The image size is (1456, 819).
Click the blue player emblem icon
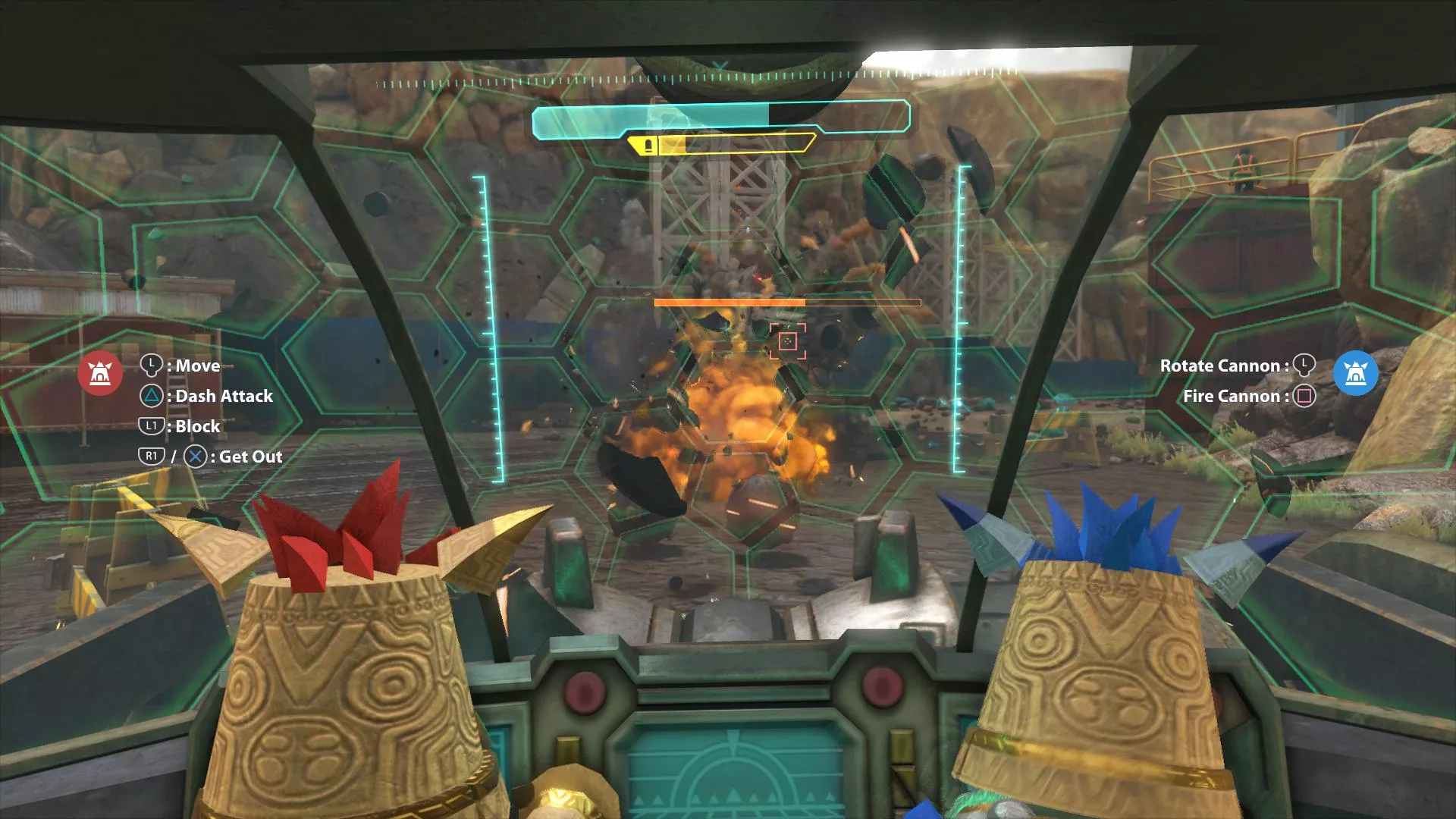click(1357, 373)
